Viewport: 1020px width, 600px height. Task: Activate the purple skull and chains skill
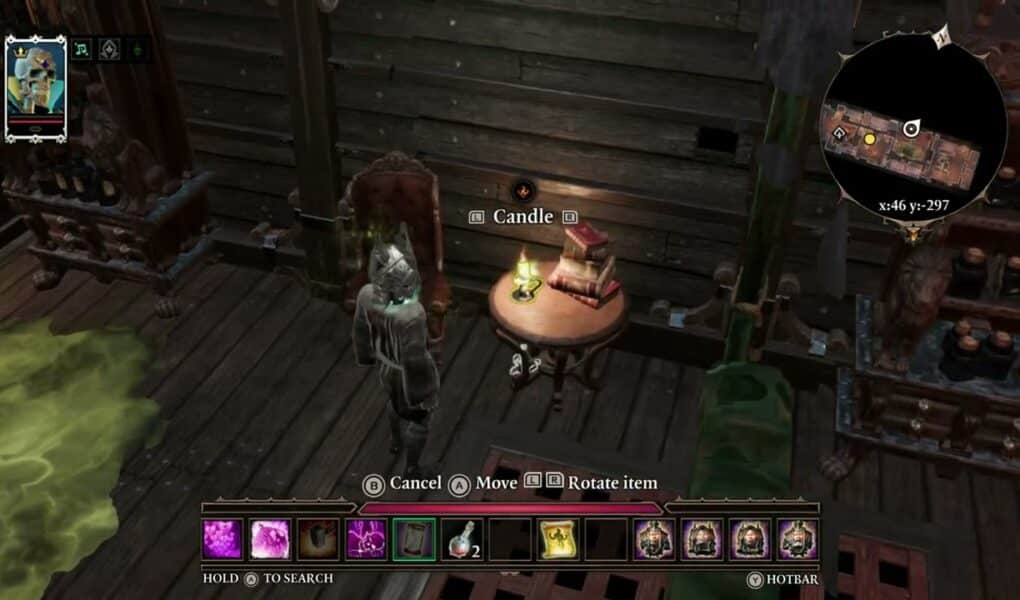coord(366,539)
